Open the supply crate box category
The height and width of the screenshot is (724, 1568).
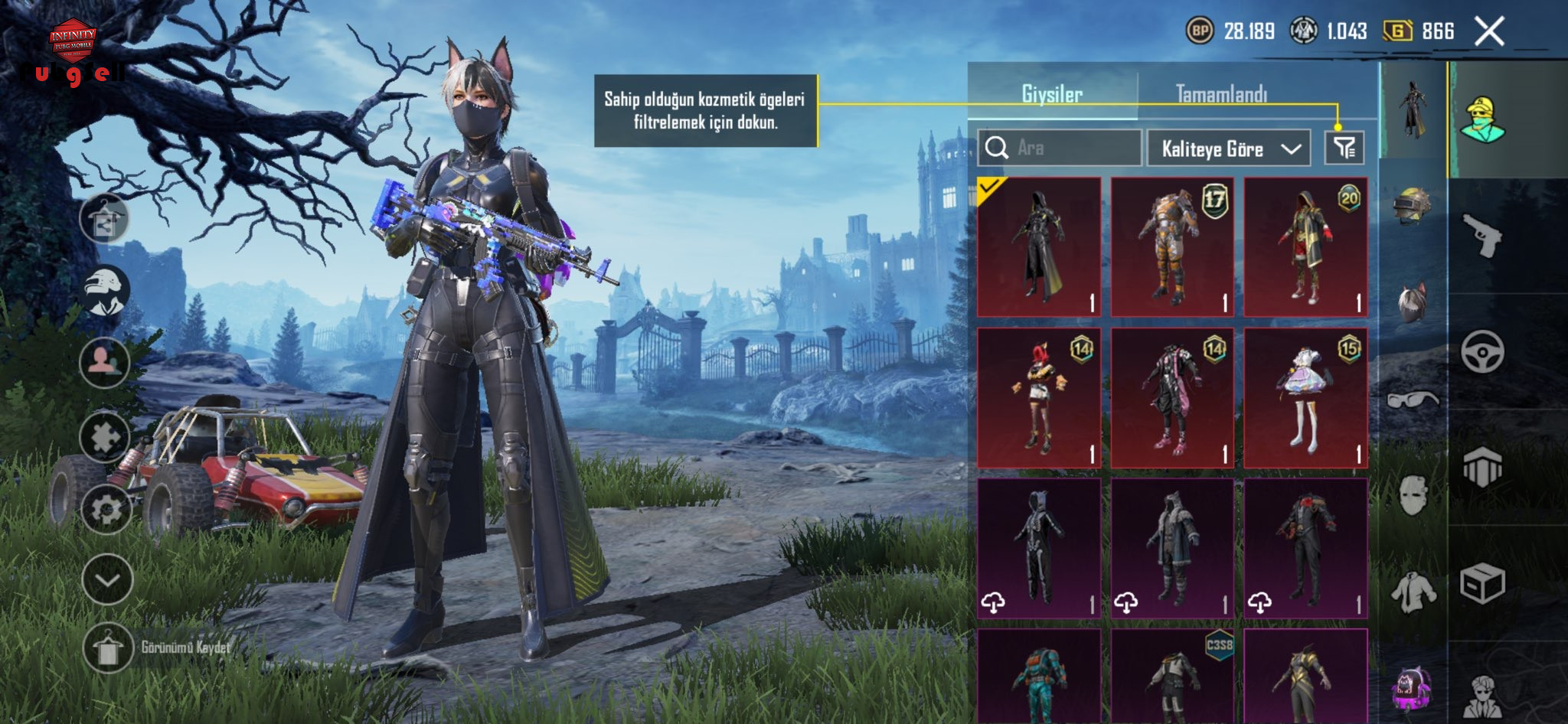tap(1482, 584)
